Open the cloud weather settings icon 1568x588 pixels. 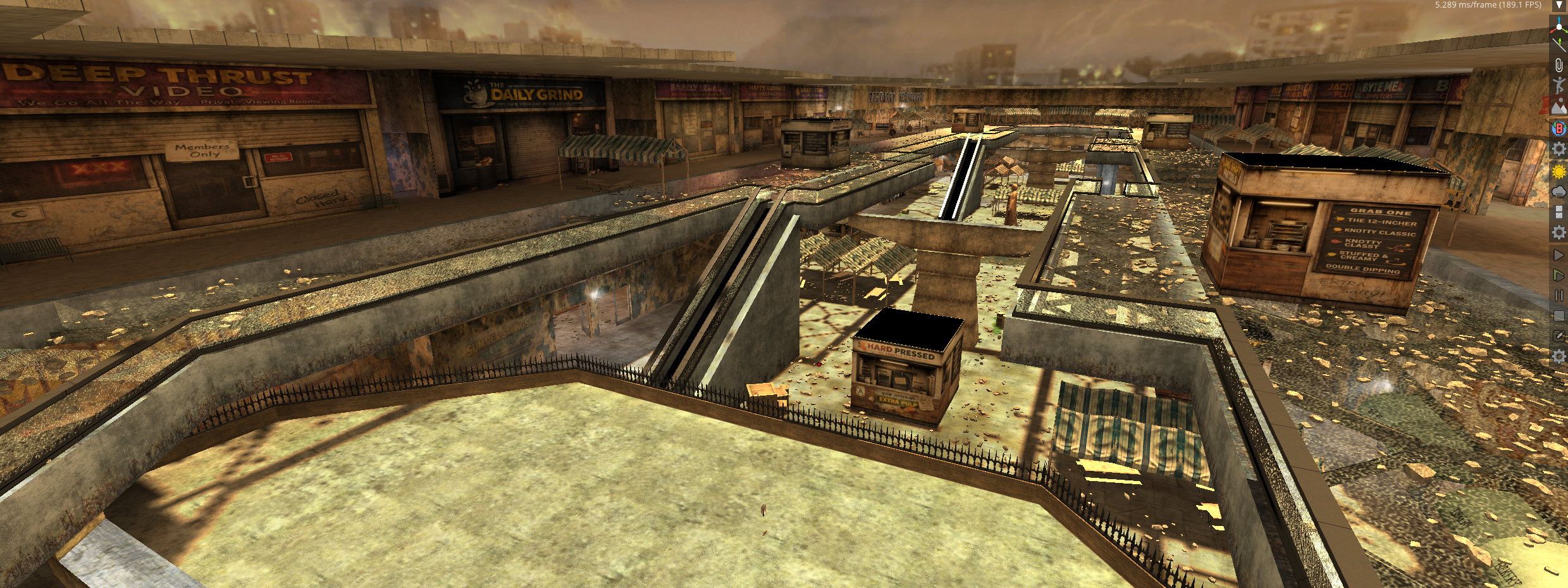[1559, 192]
